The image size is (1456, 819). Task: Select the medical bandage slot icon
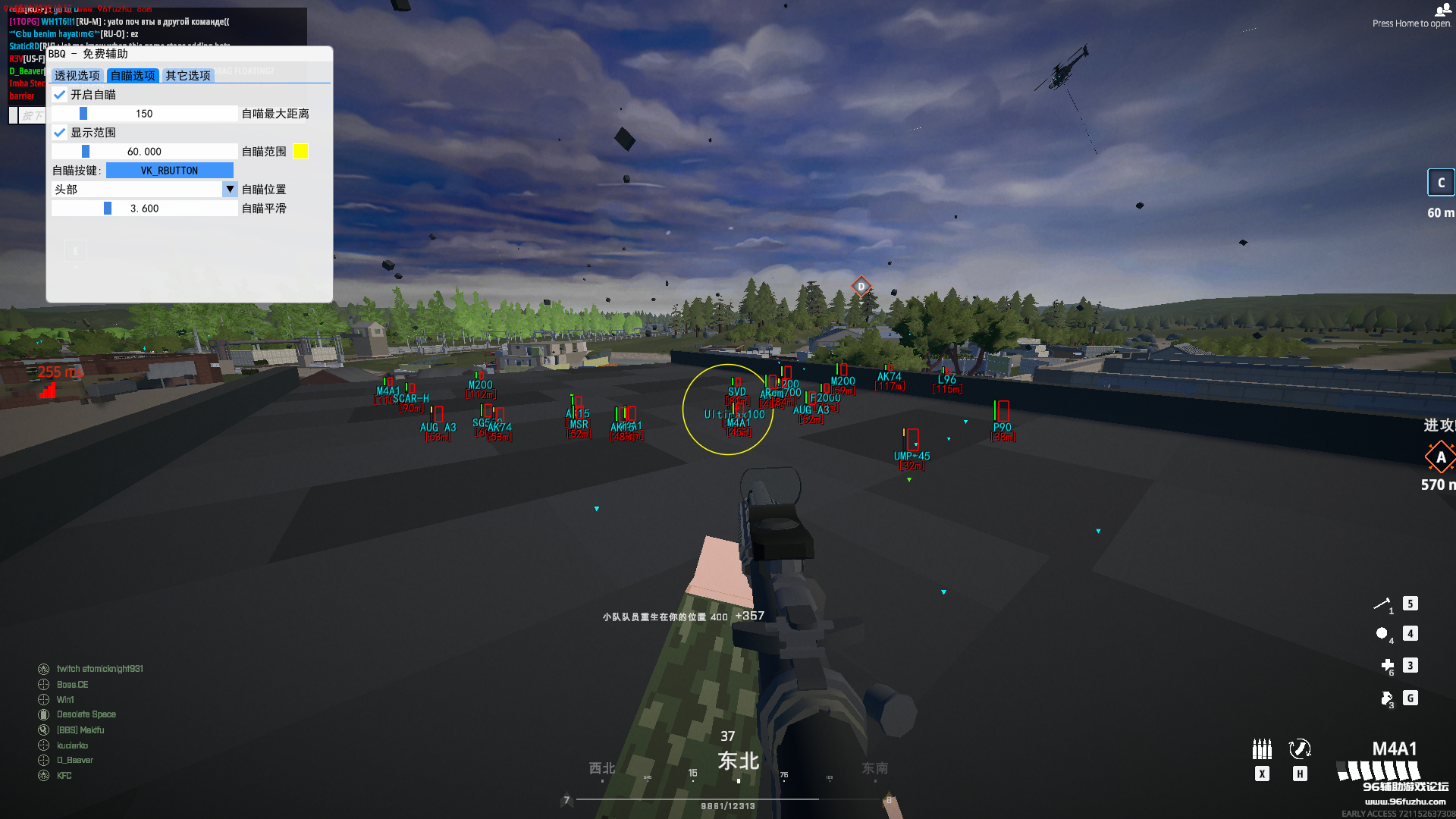(x=1388, y=666)
